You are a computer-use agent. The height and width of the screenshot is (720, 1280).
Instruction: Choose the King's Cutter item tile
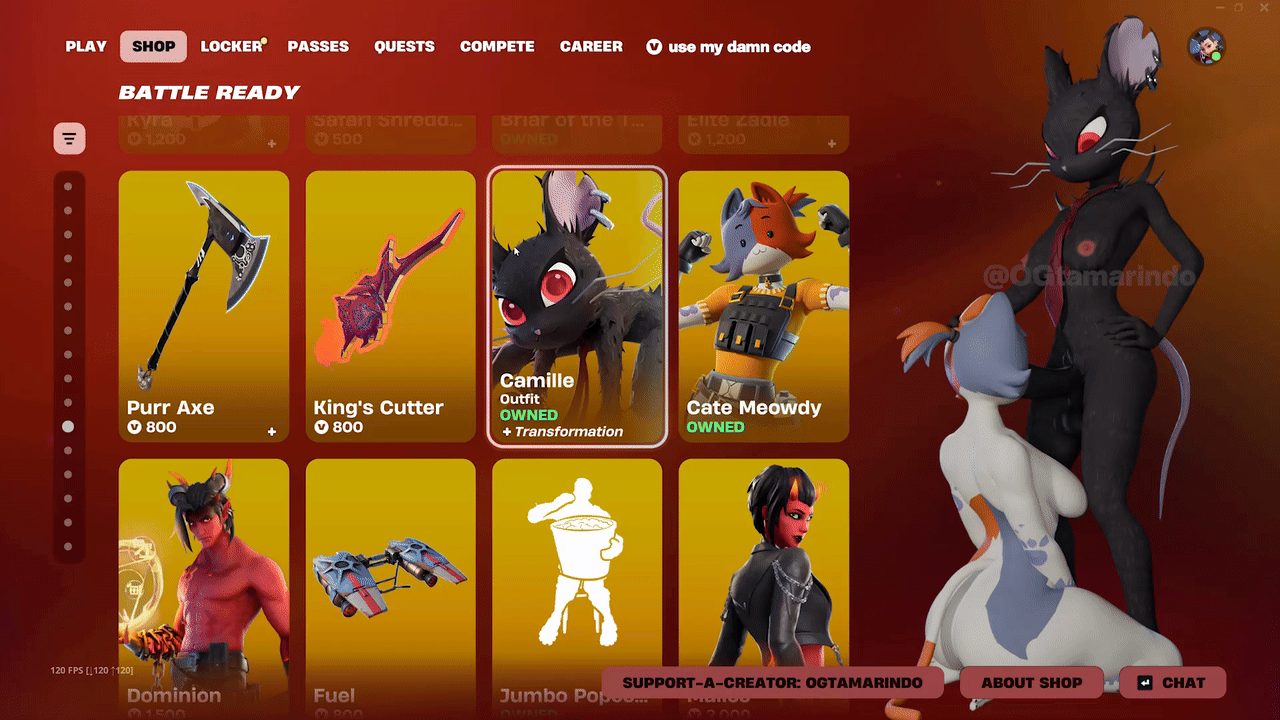[390, 306]
